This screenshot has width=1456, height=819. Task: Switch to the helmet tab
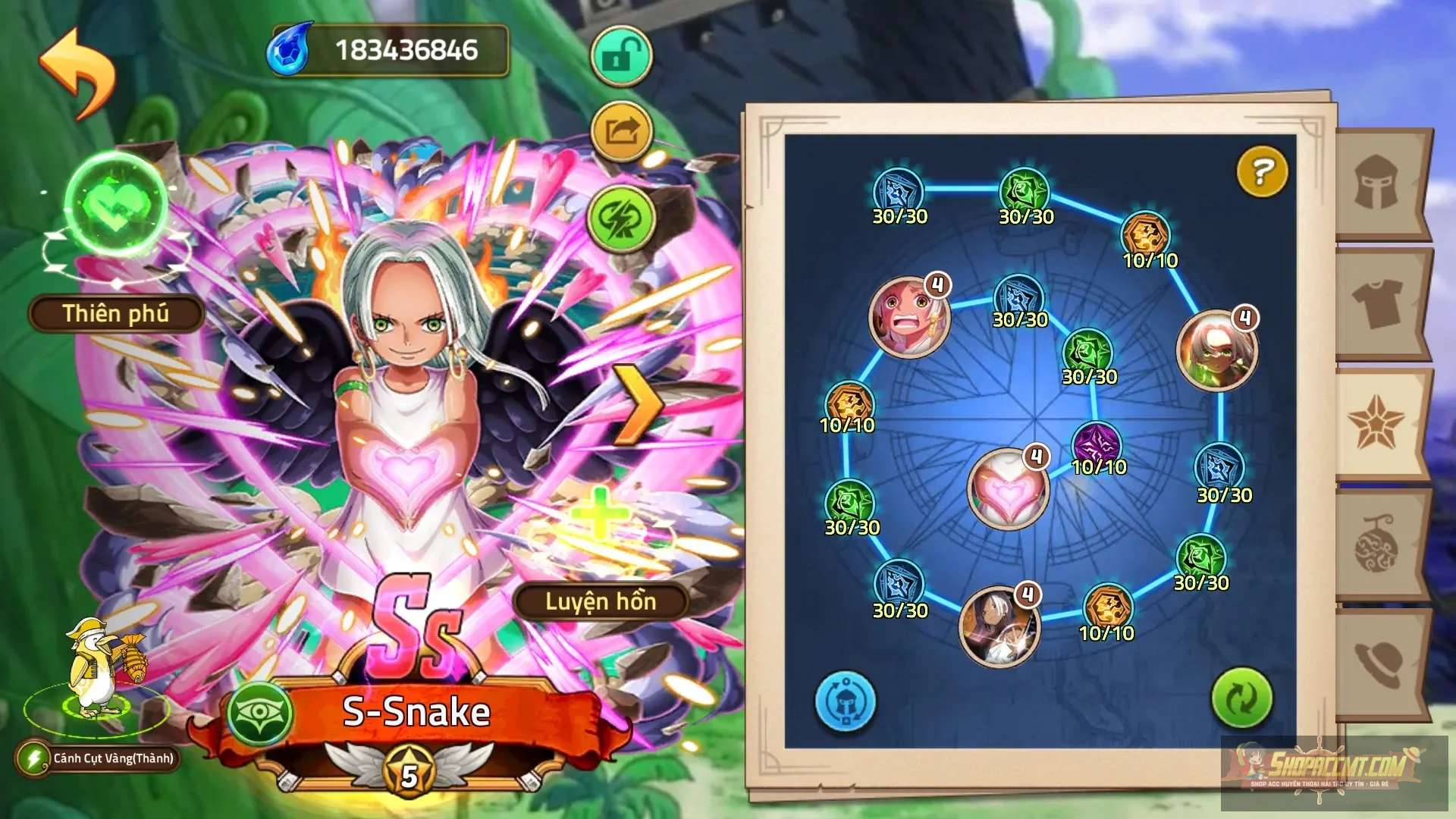pos(1376,183)
